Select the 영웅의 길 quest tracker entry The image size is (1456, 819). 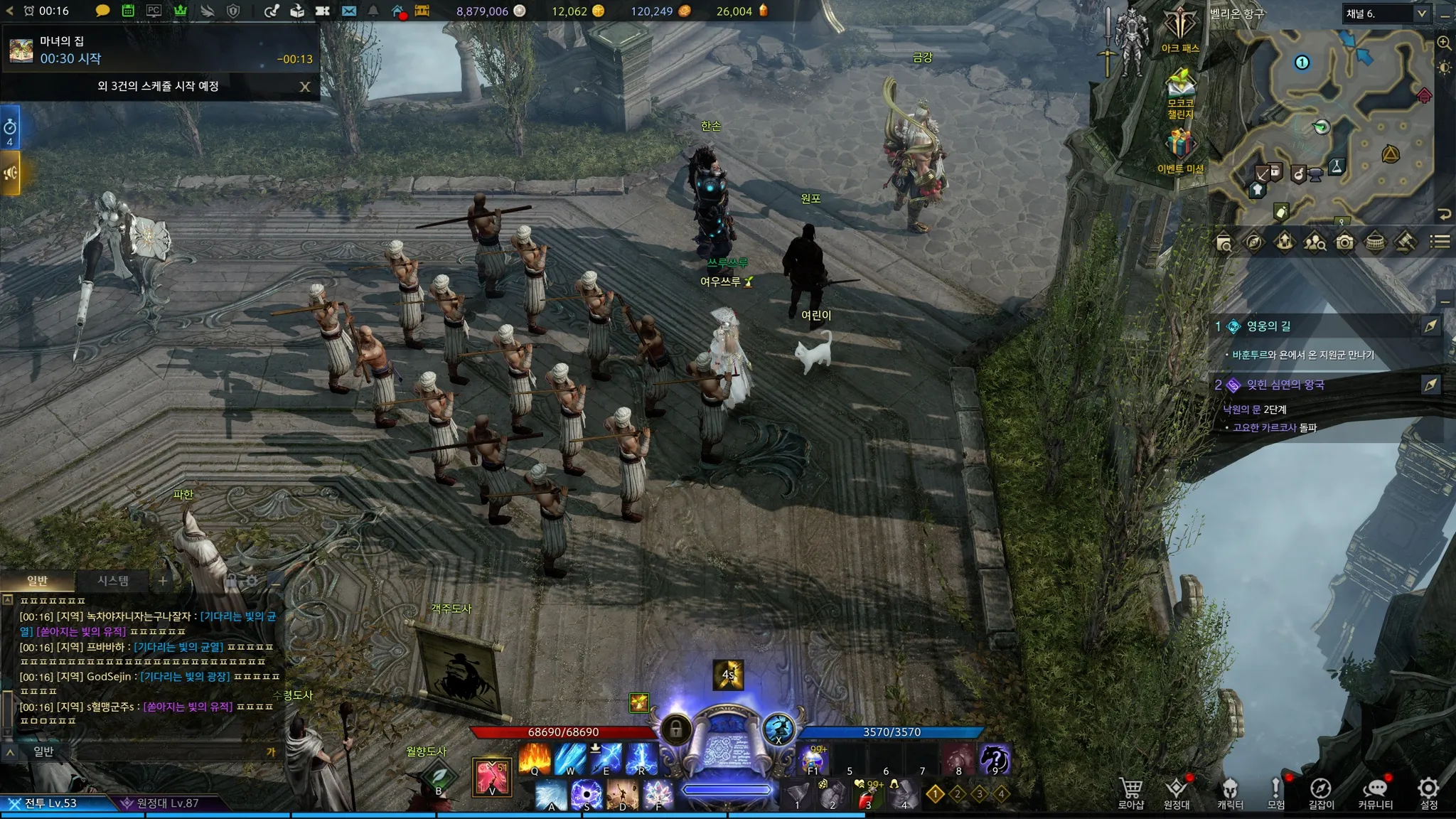1268,326
